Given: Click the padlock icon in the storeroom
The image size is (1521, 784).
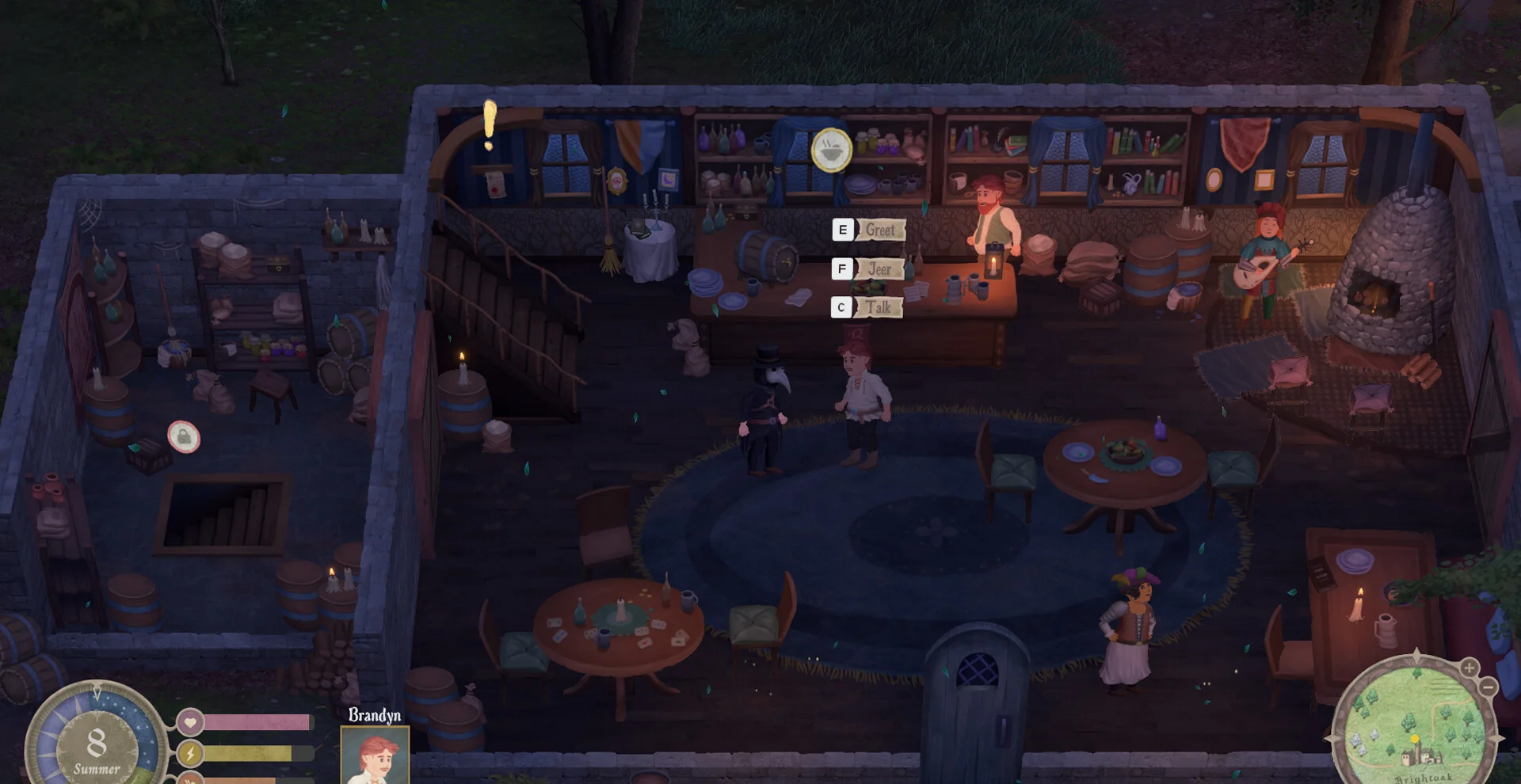Looking at the screenshot, I should tap(184, 436).
